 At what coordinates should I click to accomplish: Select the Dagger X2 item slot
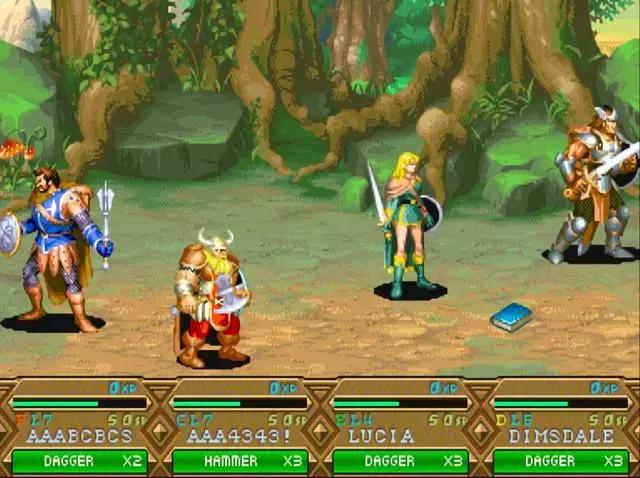click(80, 461)
